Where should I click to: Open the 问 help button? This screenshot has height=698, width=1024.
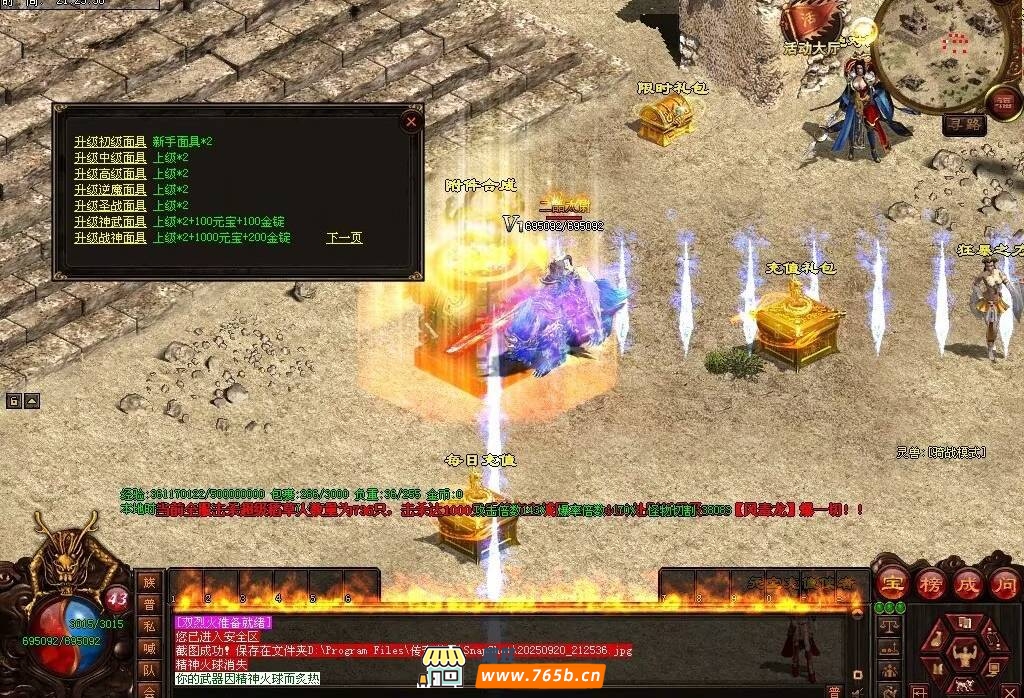click(1006, 583)
